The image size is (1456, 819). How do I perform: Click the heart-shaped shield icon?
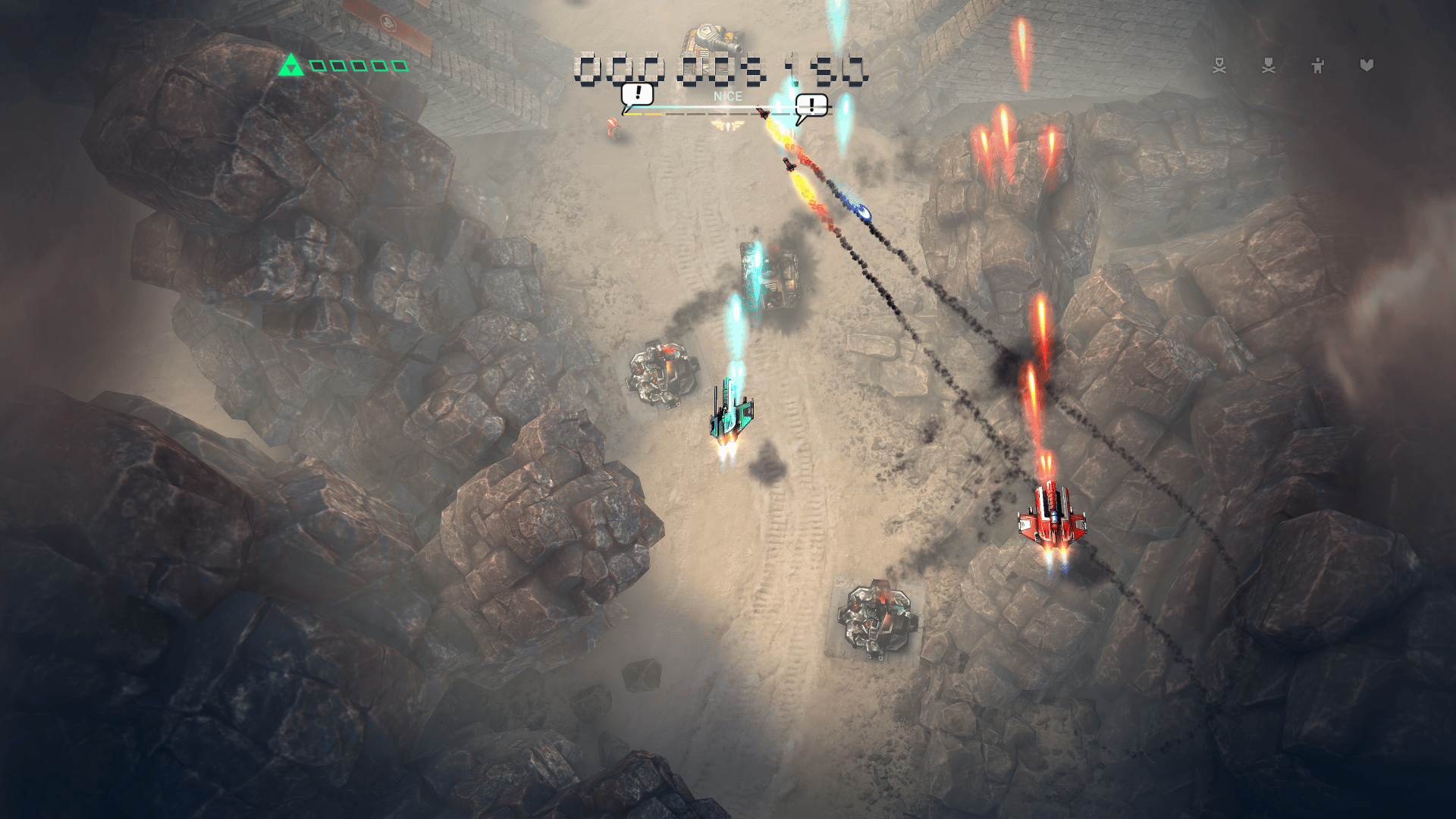click(1367, 66)
